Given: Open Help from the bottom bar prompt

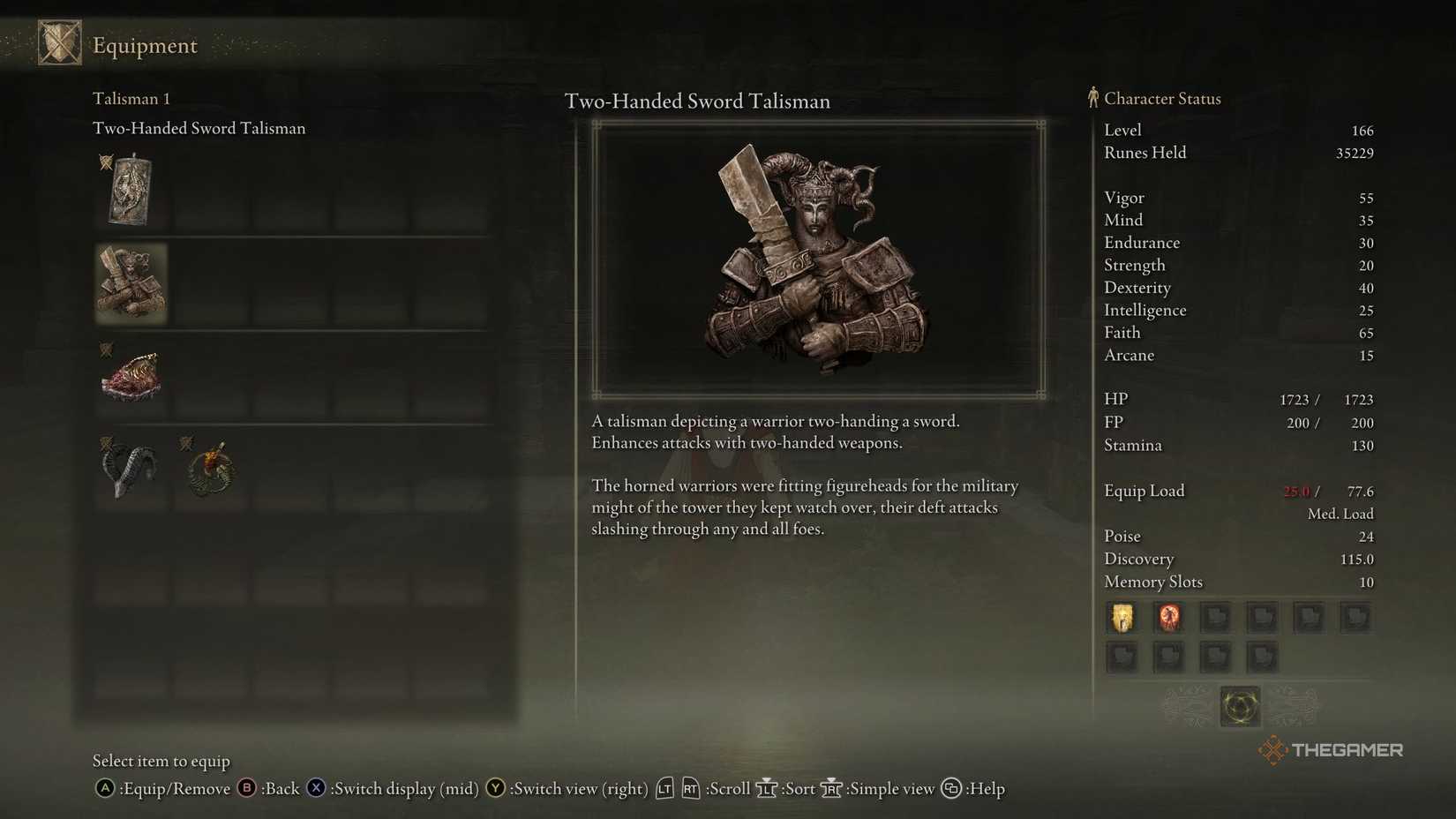Looking at the screenshot, I should click(x=951, y=788).
